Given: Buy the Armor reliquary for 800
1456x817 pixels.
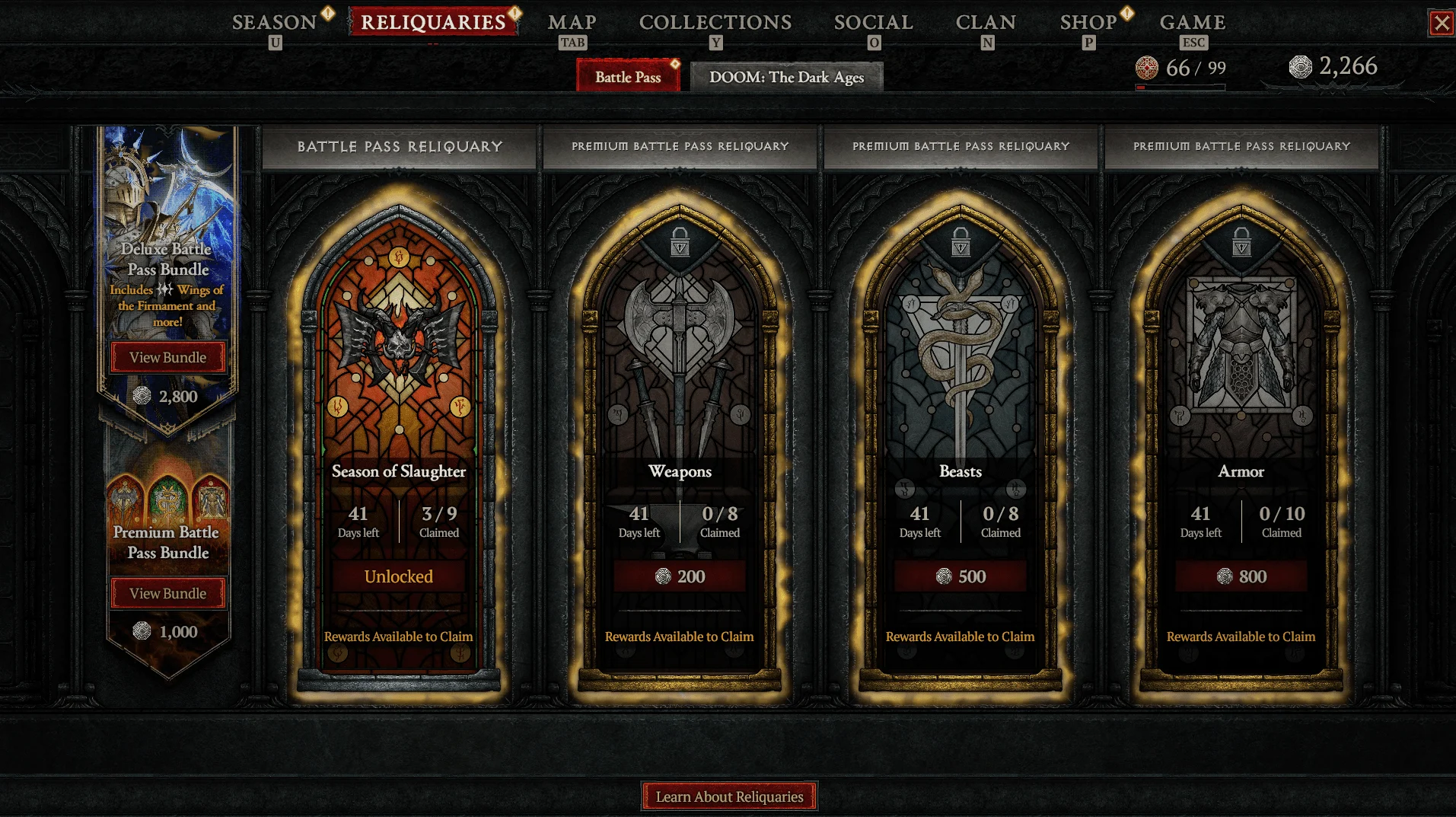Looking at the screenshot, I should point(1241,576).
